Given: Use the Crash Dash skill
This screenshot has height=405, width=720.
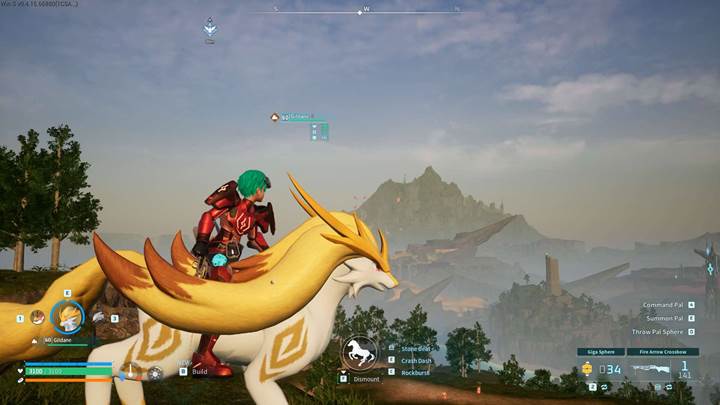Looking at the screenshot, I should (415, 360).
